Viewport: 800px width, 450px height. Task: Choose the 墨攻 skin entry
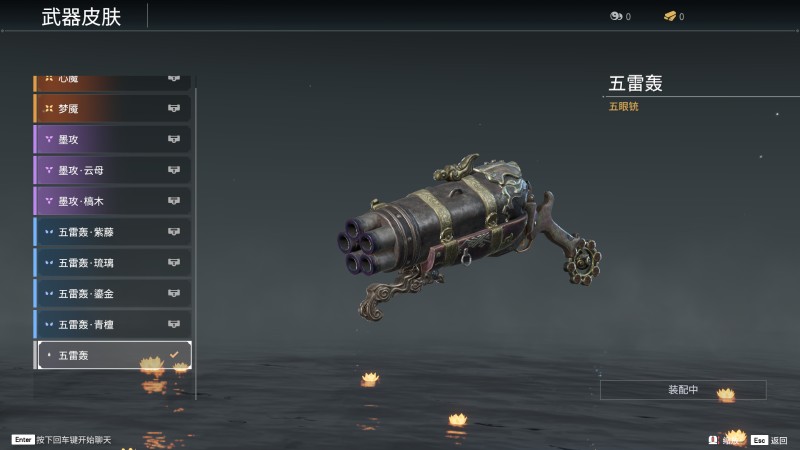(112, 139)
